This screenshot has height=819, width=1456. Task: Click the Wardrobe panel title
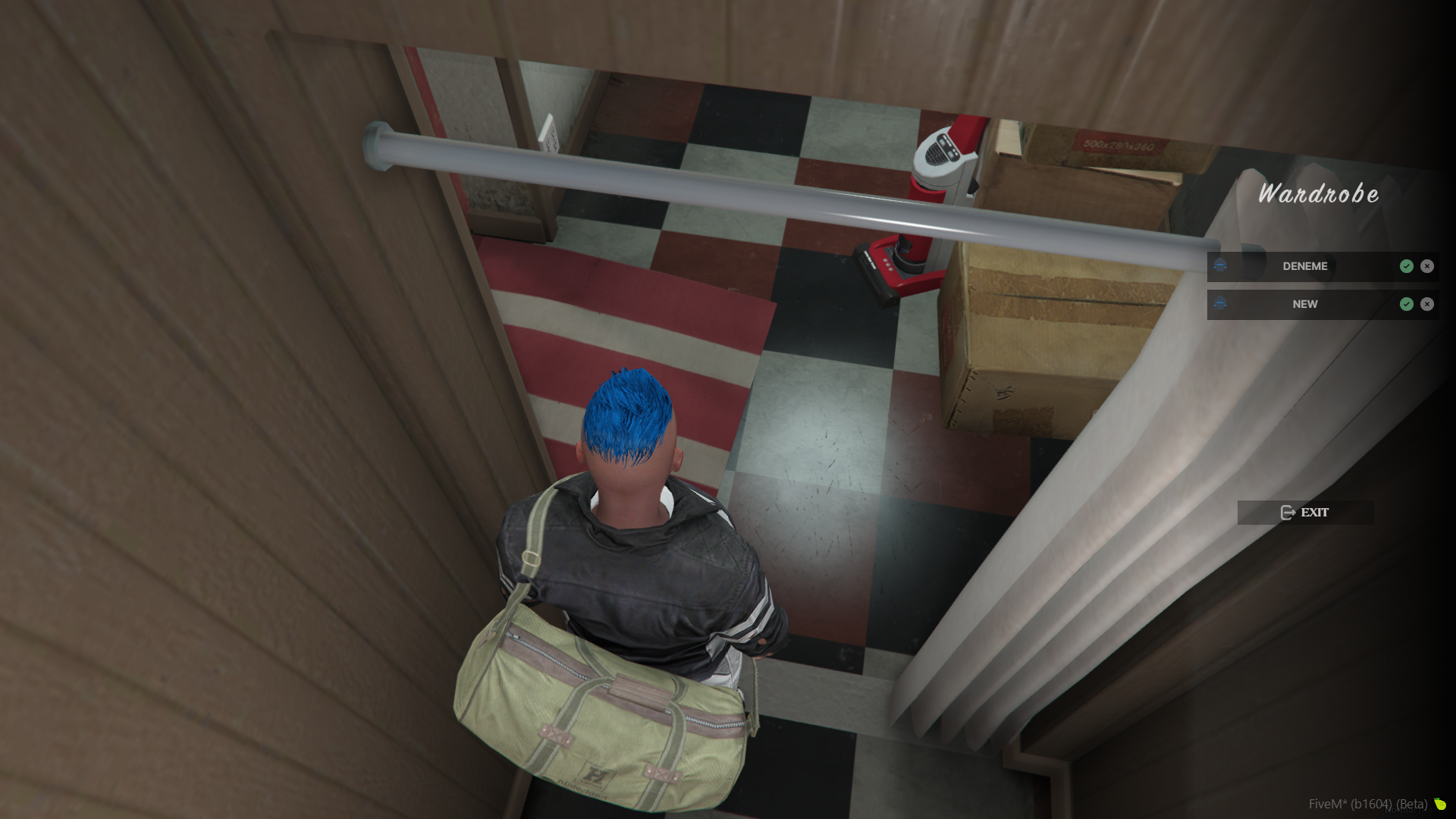pos(1318,195)
